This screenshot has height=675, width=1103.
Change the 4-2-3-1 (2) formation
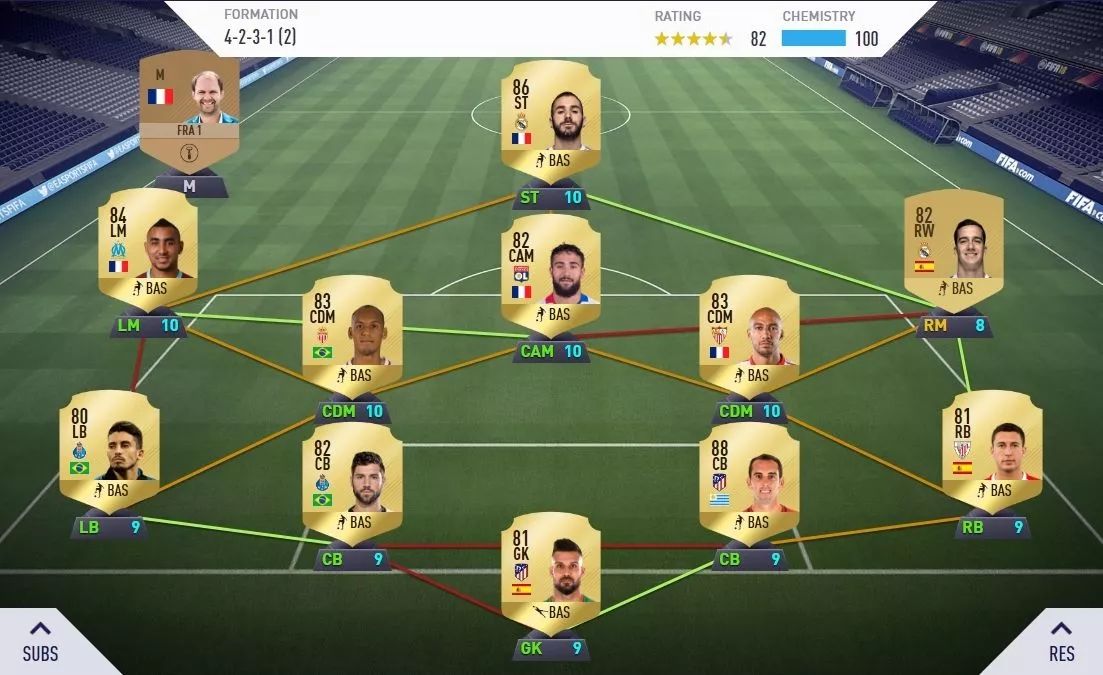(x=261, y=28)
